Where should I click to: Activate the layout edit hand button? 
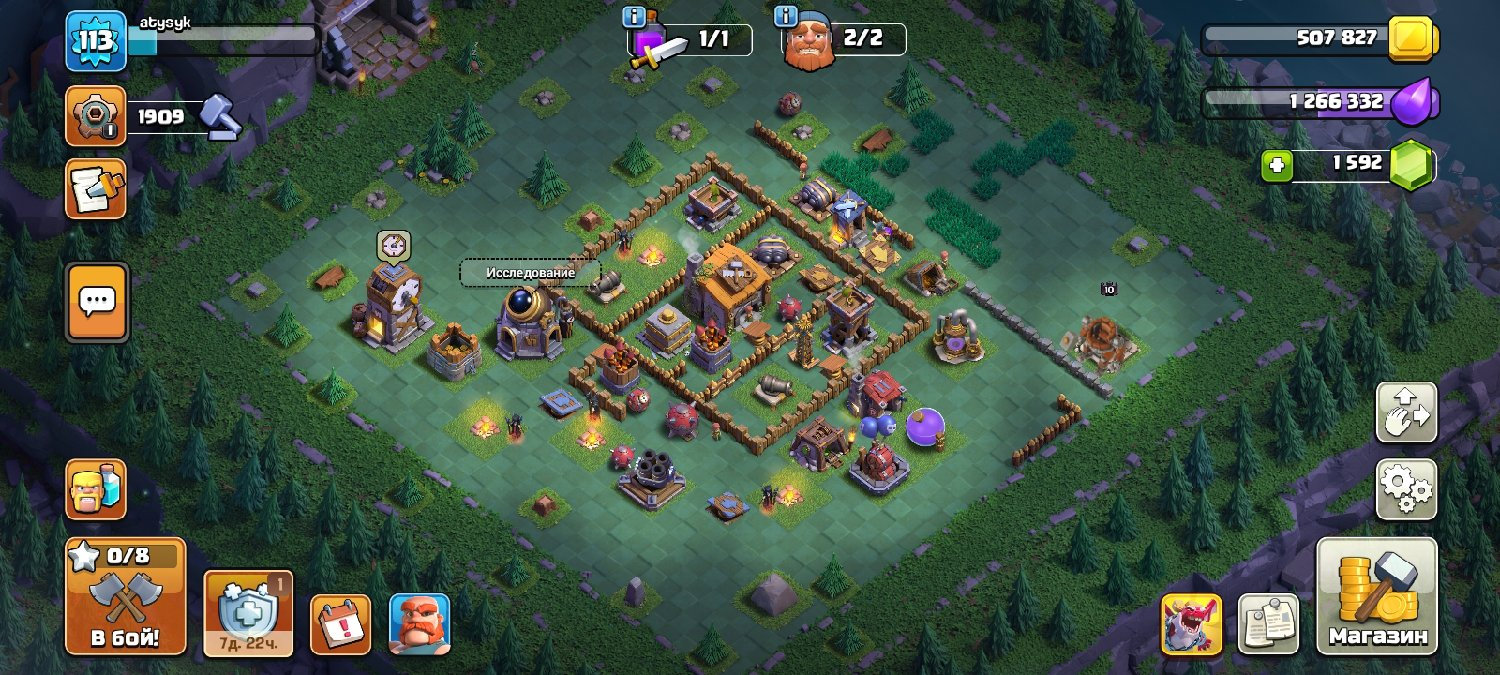coord(1406,412)
